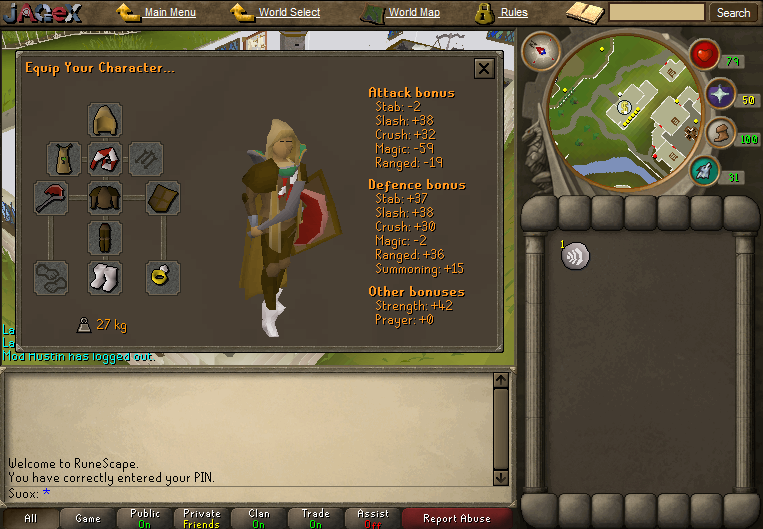Switch to the Clan chat tab
The image size is (763, 529).
[259, 518]
